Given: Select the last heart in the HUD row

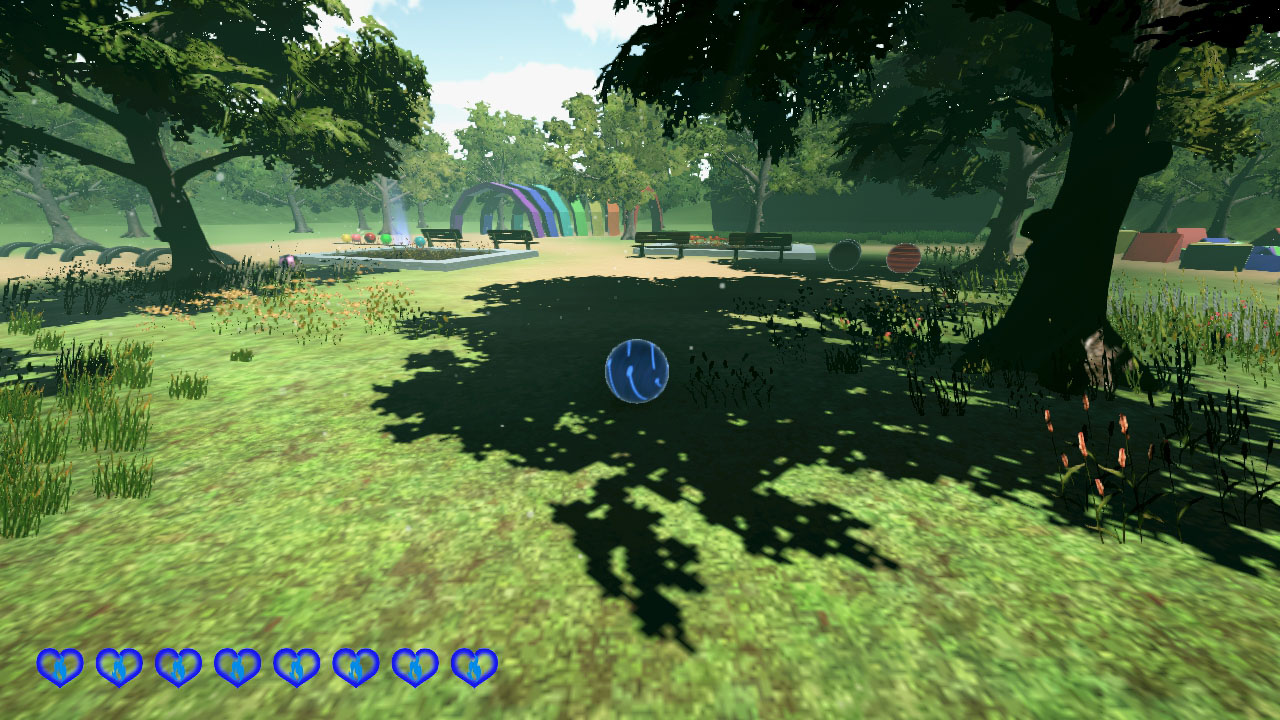Looking at the screenshot, I should (476, 665).
